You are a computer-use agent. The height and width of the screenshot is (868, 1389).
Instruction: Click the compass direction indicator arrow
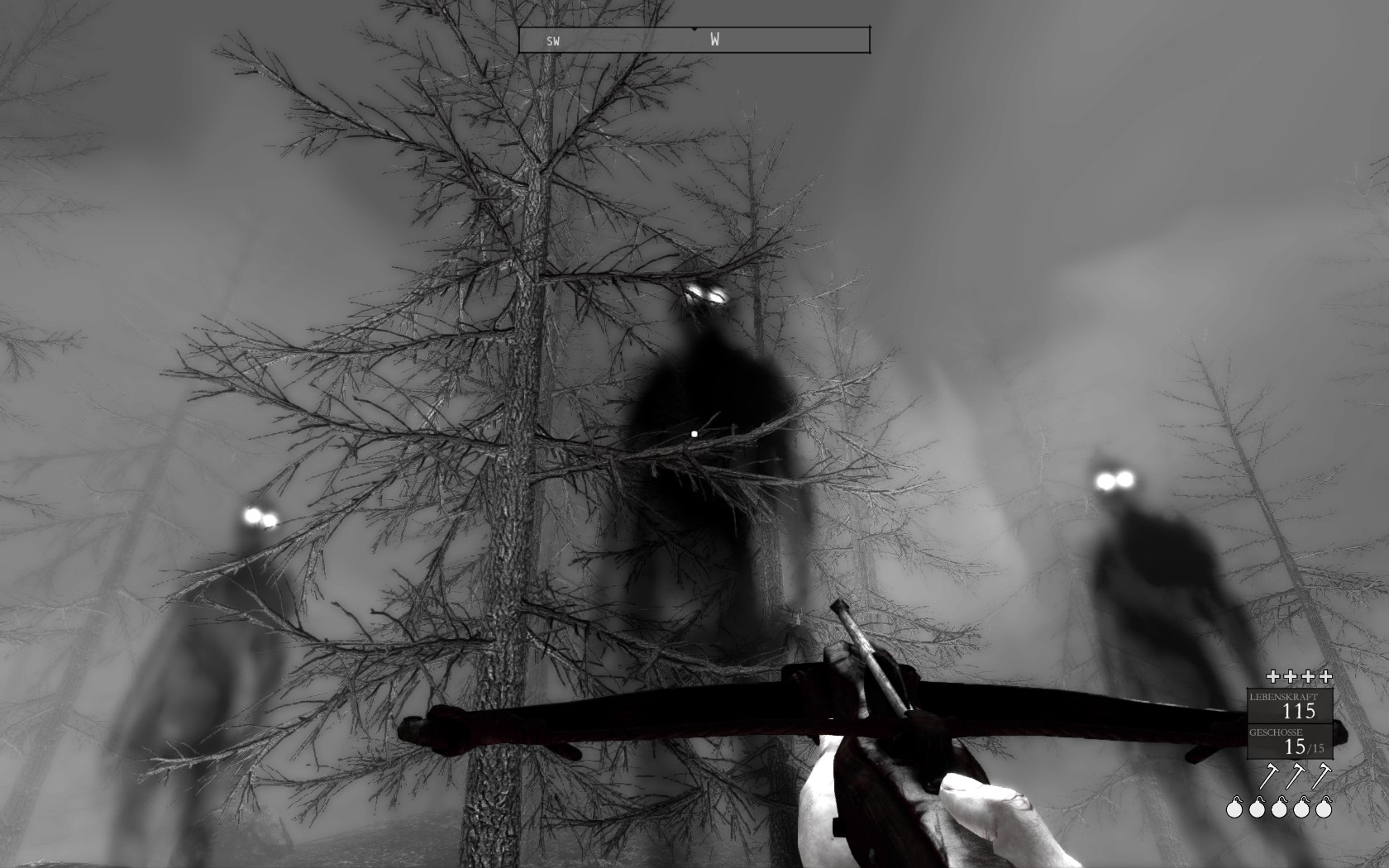point(693,27)
